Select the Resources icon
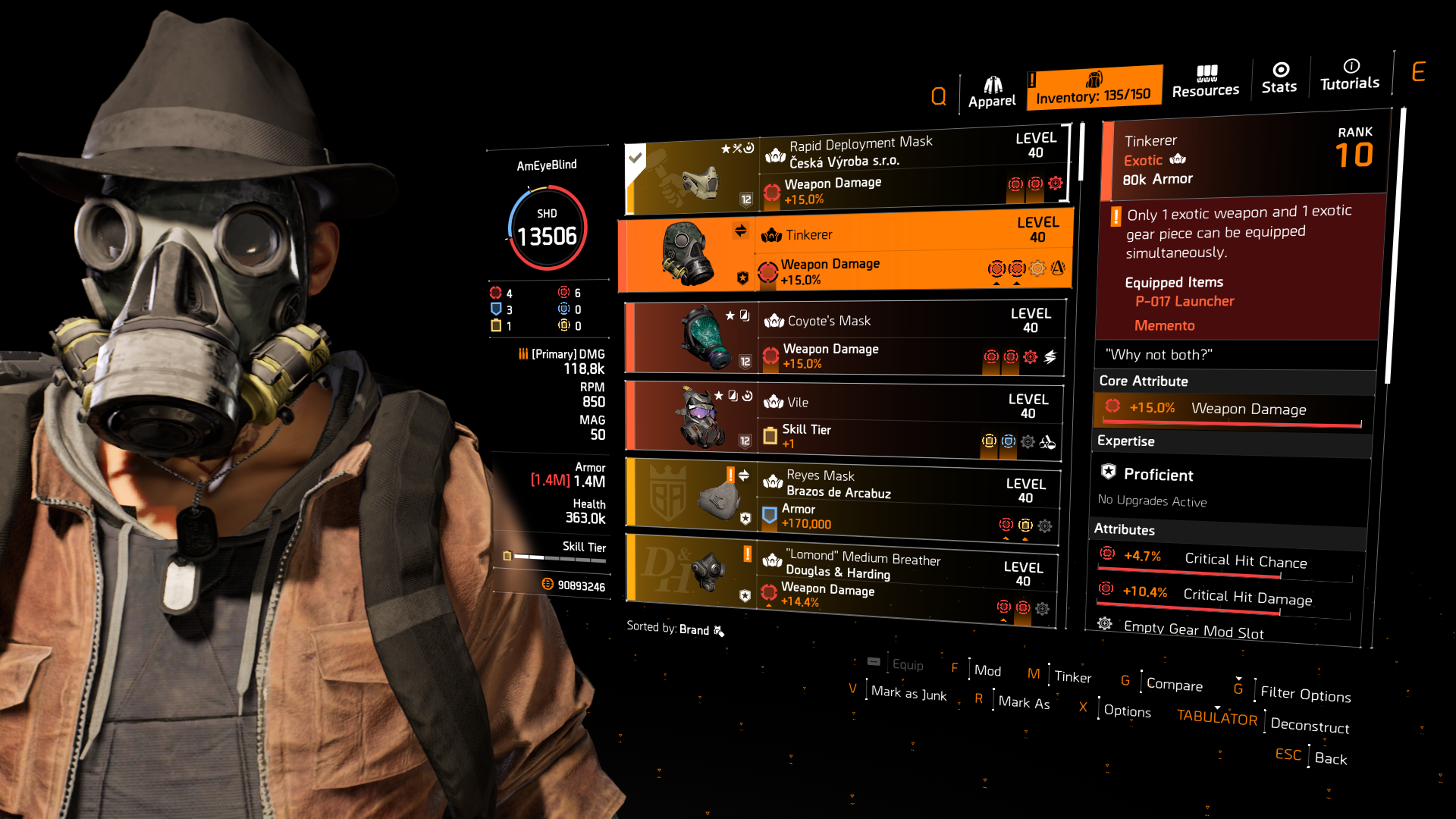Image resolution: width=1456 pixels, height=819 pixels. (x=1206, y=79)
